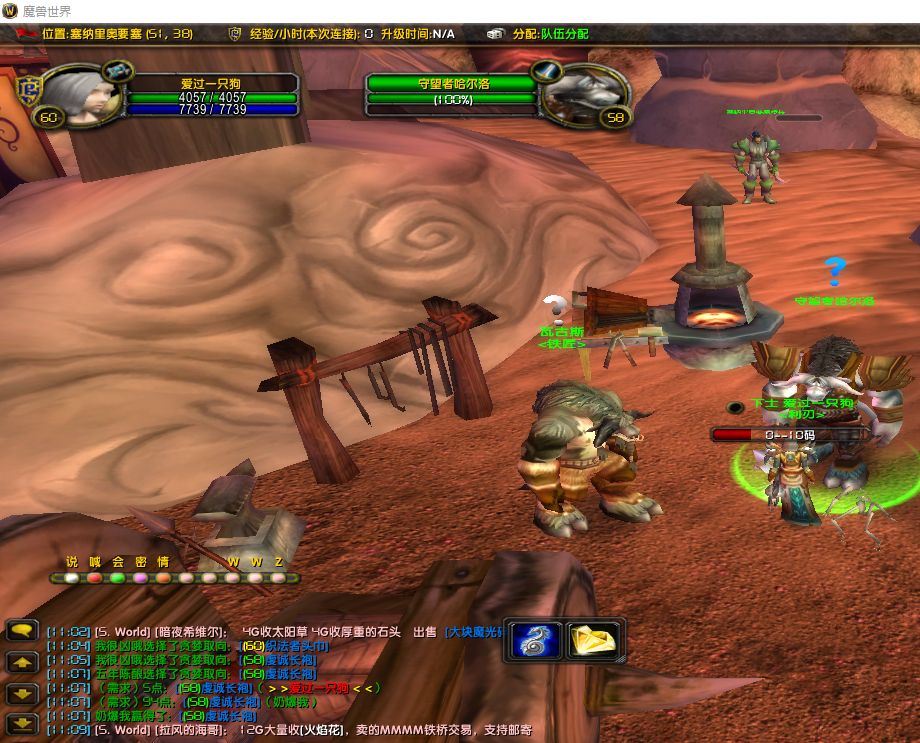920x743 pixels.
Task: Choose the 喊 yell channel button
Action: coord(95,577)
